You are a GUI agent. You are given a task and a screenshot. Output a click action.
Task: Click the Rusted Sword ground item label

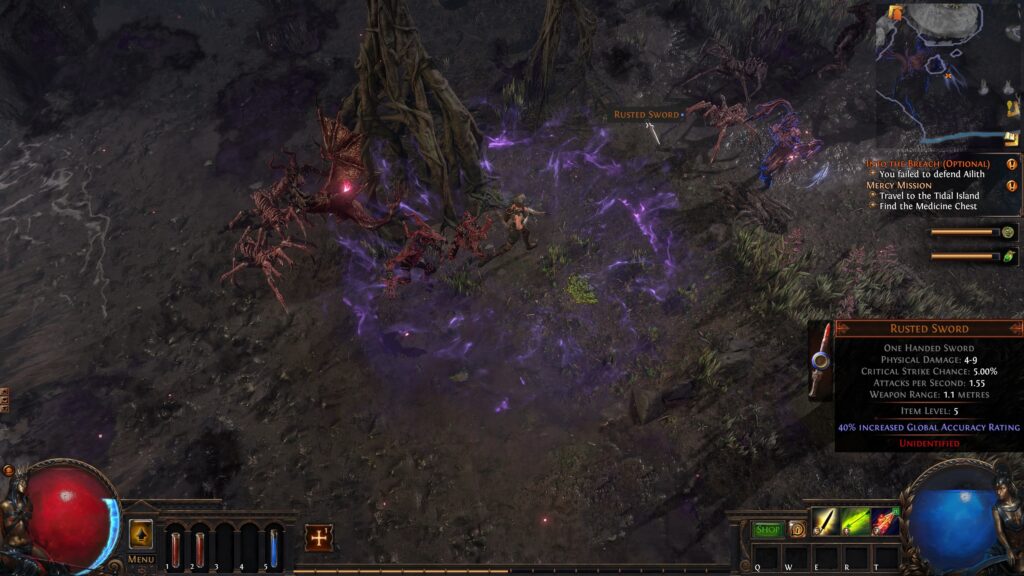click(x=646, y=115)
